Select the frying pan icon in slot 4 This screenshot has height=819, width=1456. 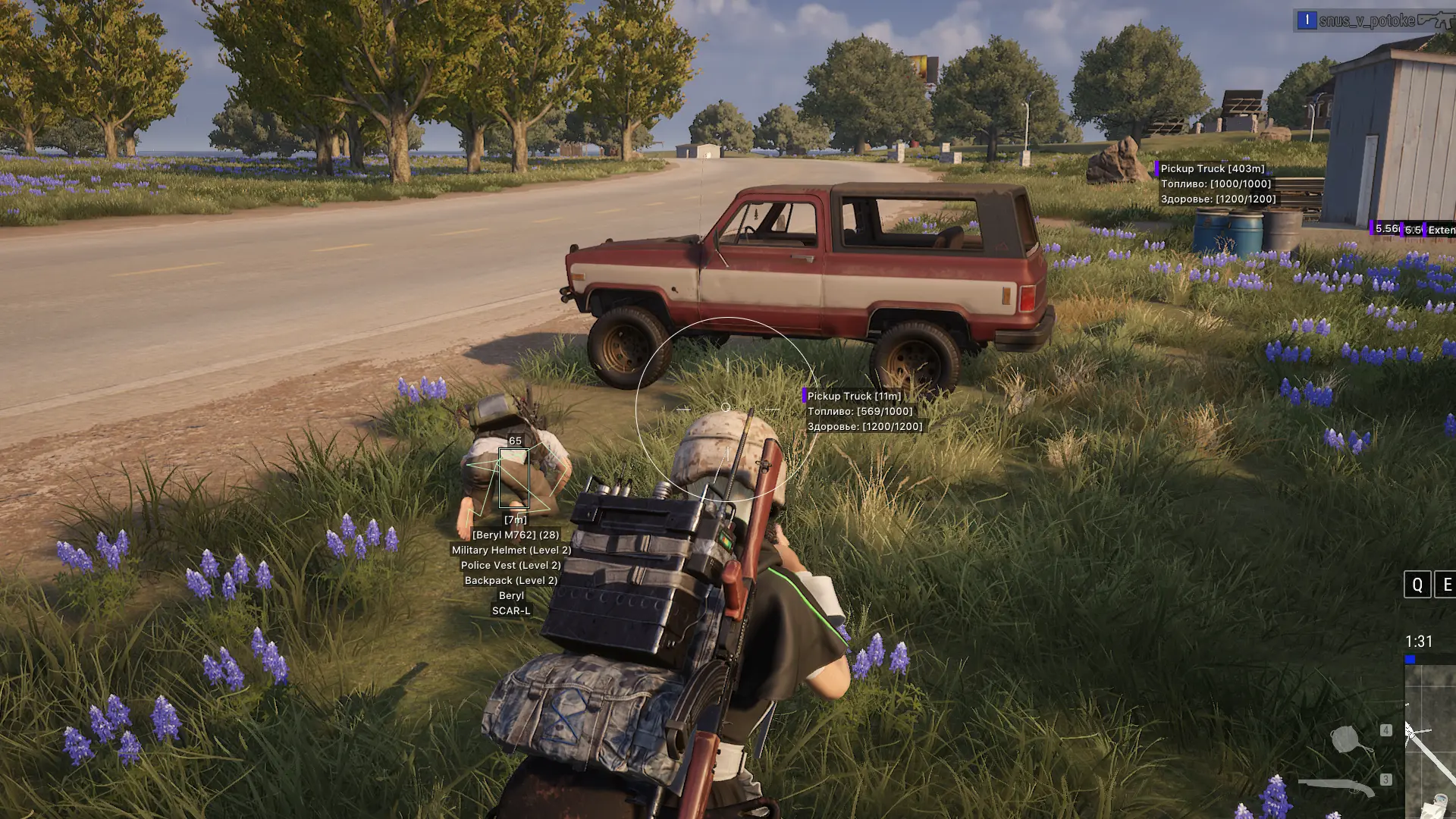pyautogui.click(x=1345, y=739)
